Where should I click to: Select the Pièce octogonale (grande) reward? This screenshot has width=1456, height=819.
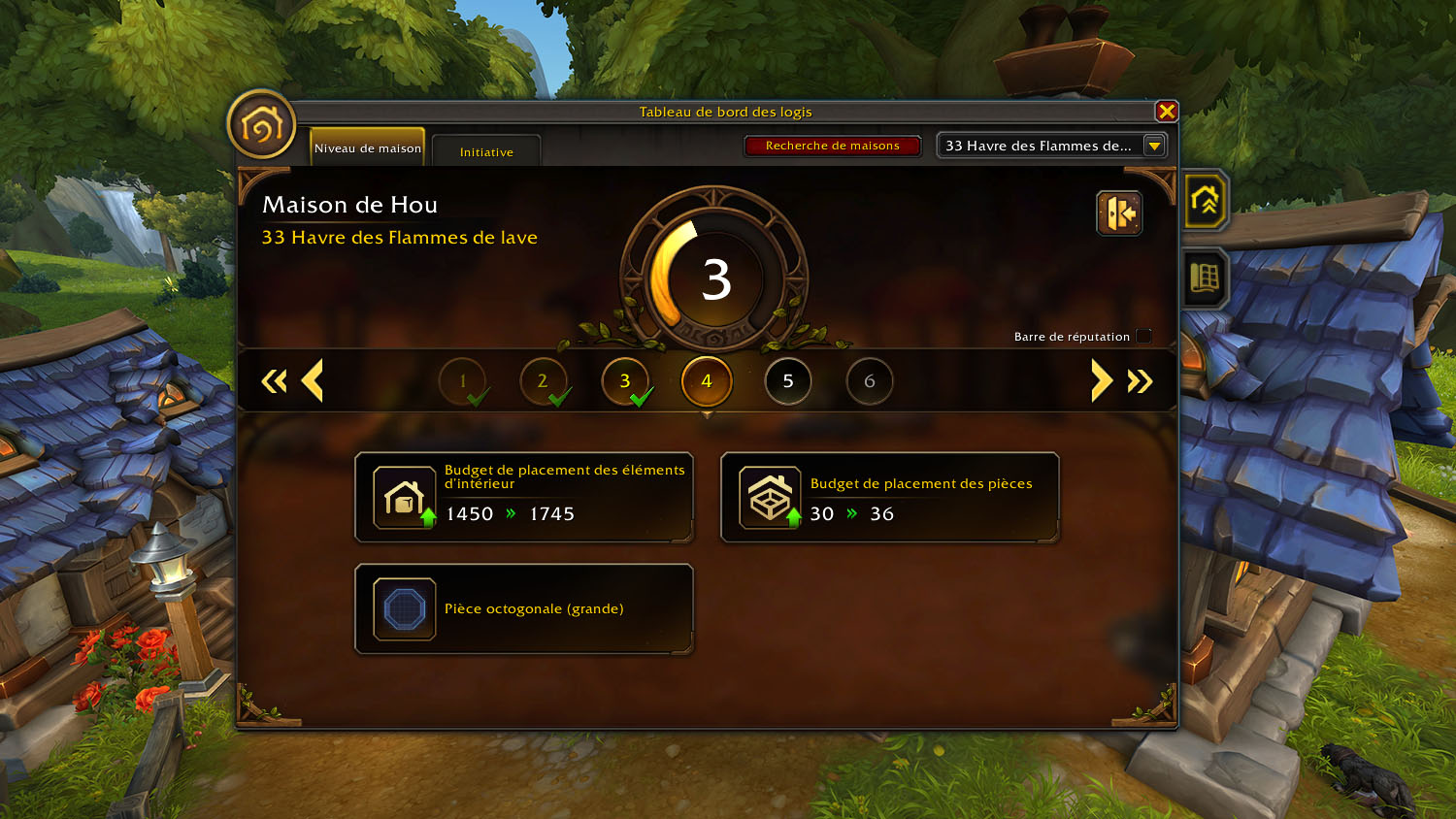[x=524, y=609]
